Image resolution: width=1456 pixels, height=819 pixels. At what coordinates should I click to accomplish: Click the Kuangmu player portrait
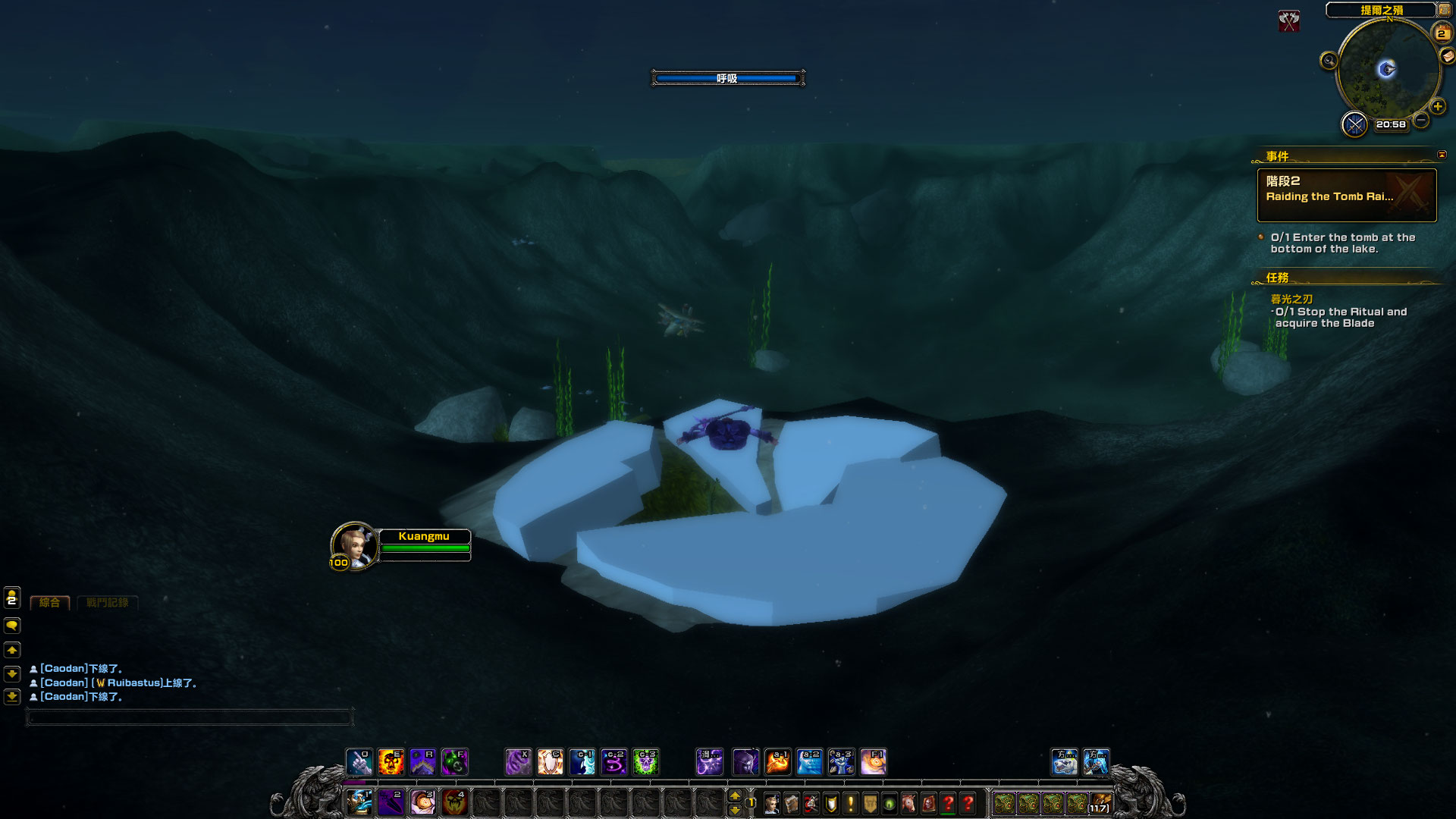pyautogui.click(x=353, y=544)
